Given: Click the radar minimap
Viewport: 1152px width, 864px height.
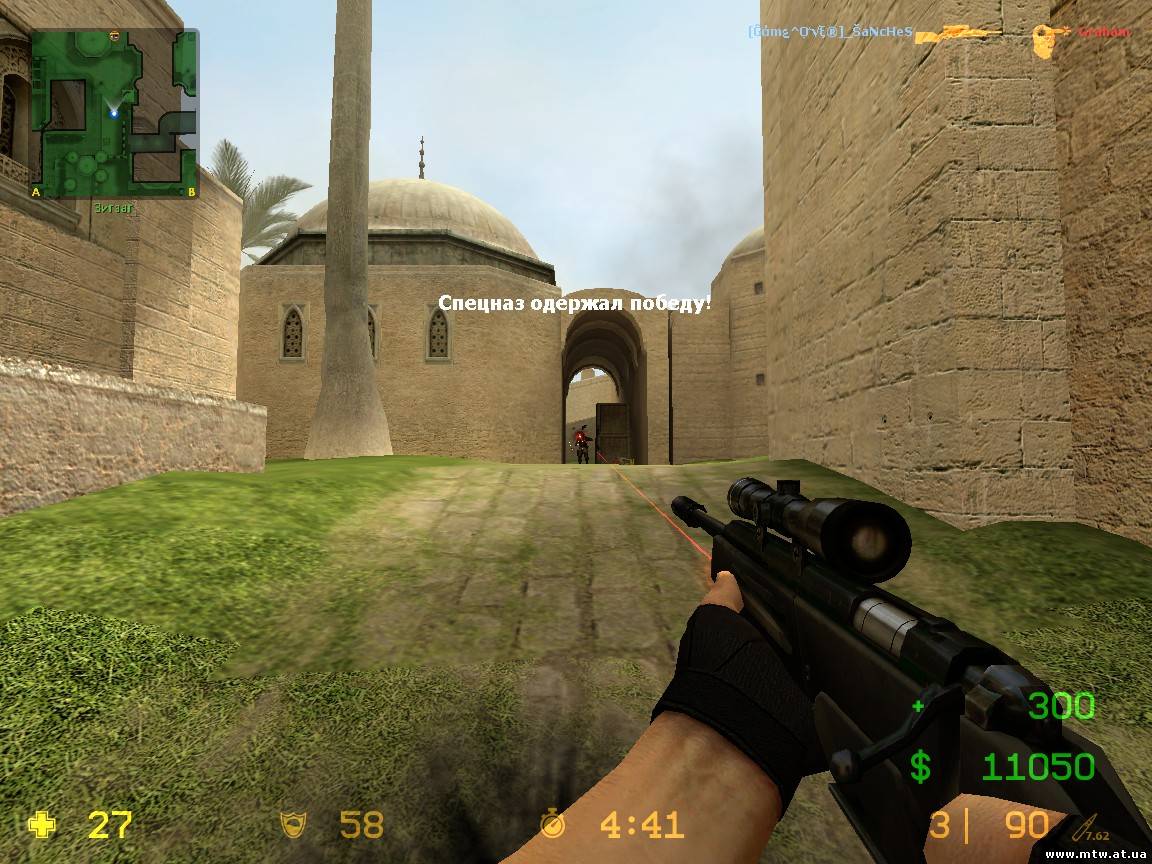Looking at the screenshot, I should pos(114,112).
